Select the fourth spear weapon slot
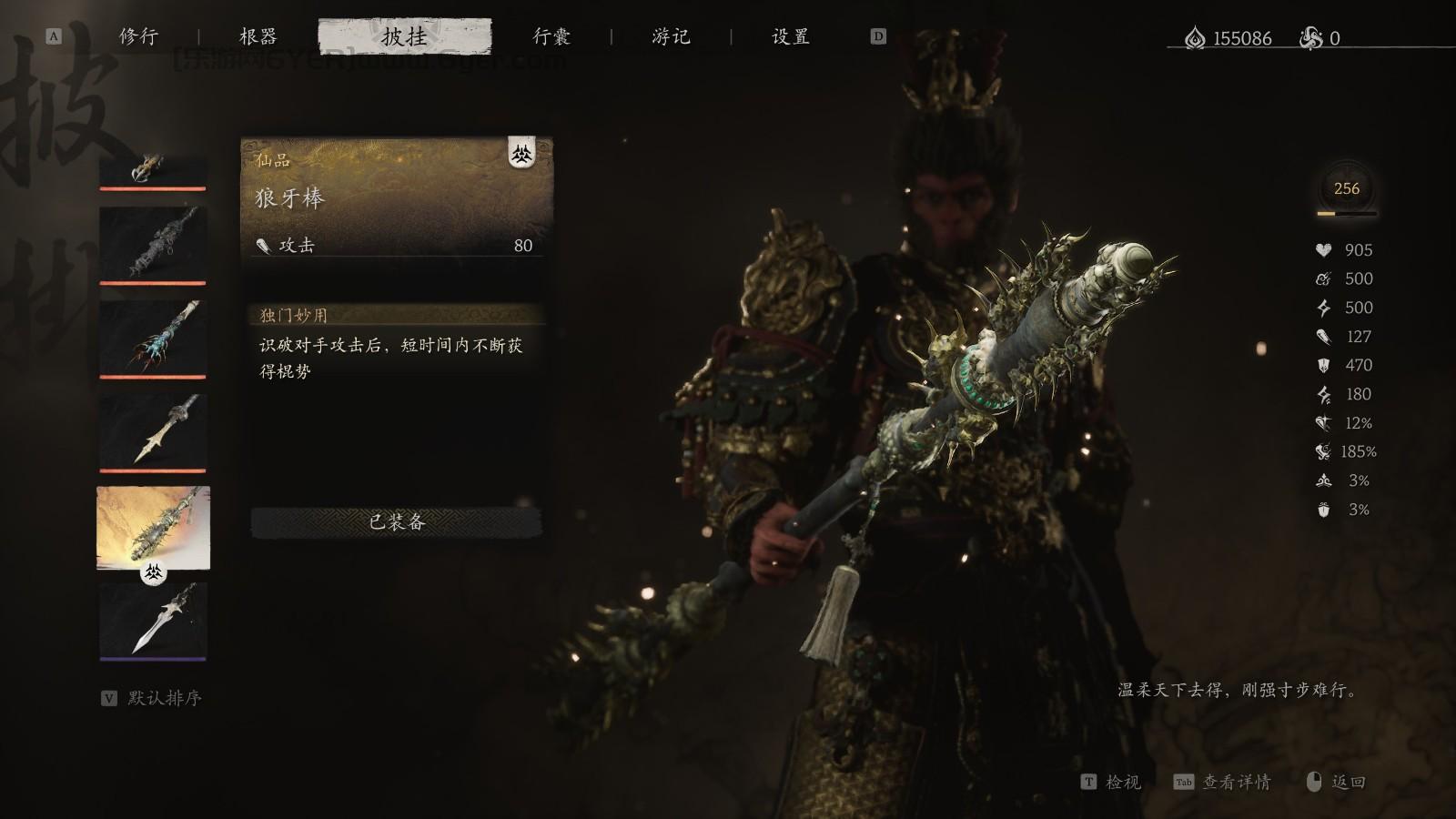 pyautogui.click(x=152, y=428)
